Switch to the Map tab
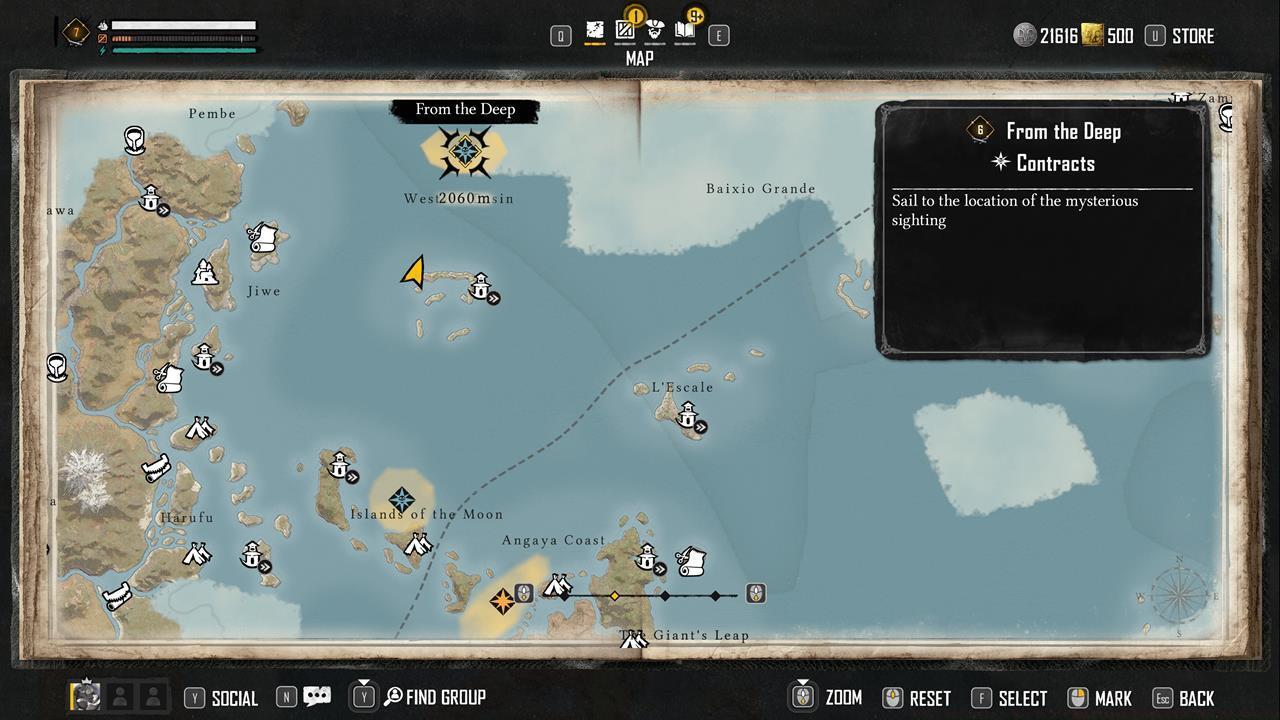Viewport: 1280px width, 720px height. (x=595, y=31)
